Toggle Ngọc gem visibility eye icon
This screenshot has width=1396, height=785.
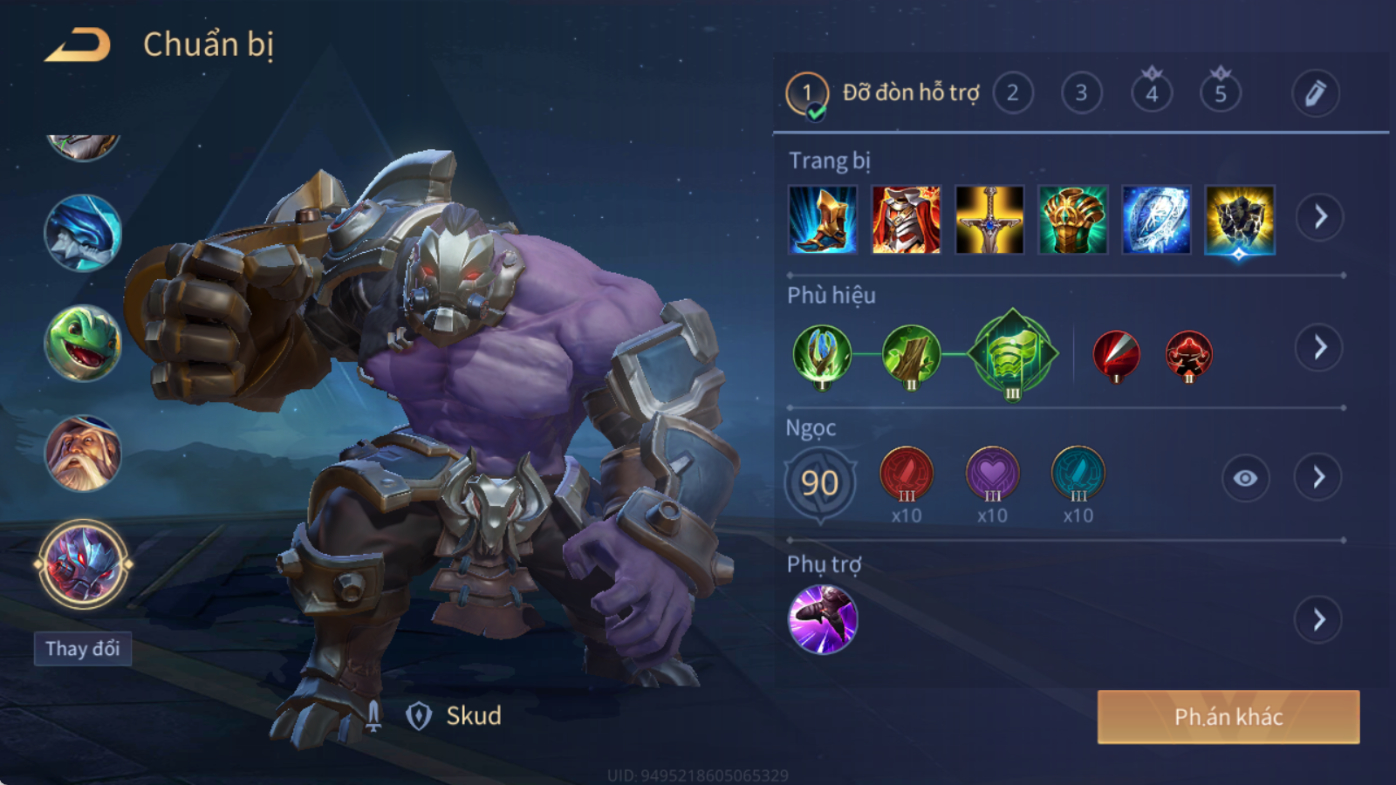(1245, 478)
